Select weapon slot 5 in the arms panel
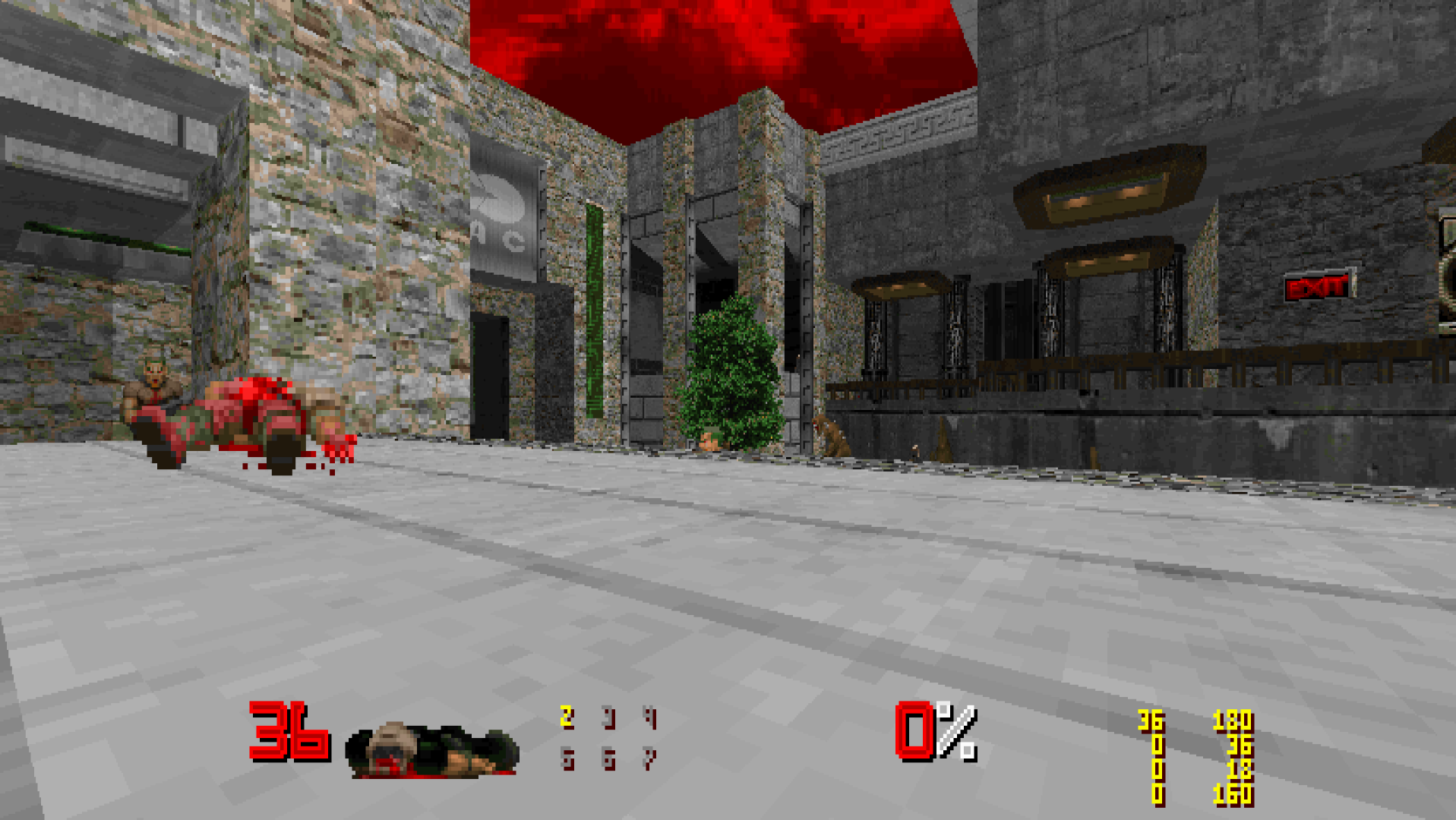This screenshot has height=820, width=1456. click(567, 759)
